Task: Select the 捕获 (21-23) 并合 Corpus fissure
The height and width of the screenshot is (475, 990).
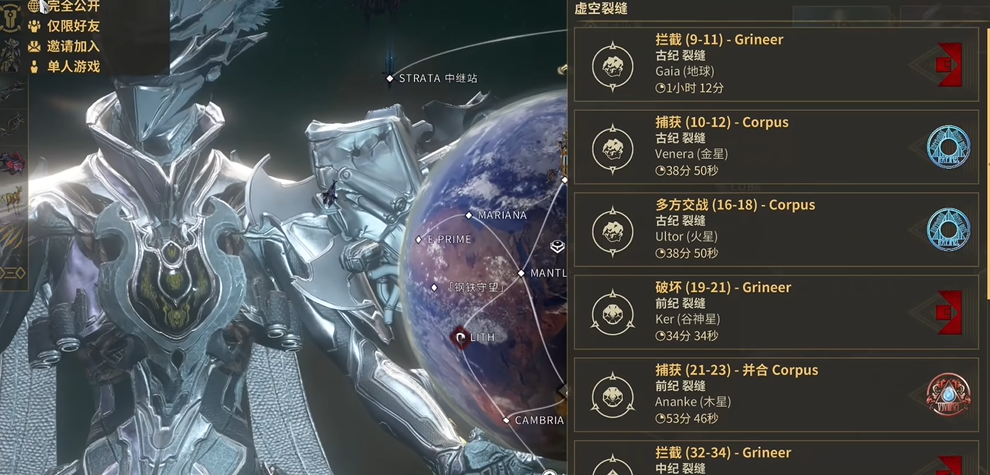Action: (x=774, y=394)
